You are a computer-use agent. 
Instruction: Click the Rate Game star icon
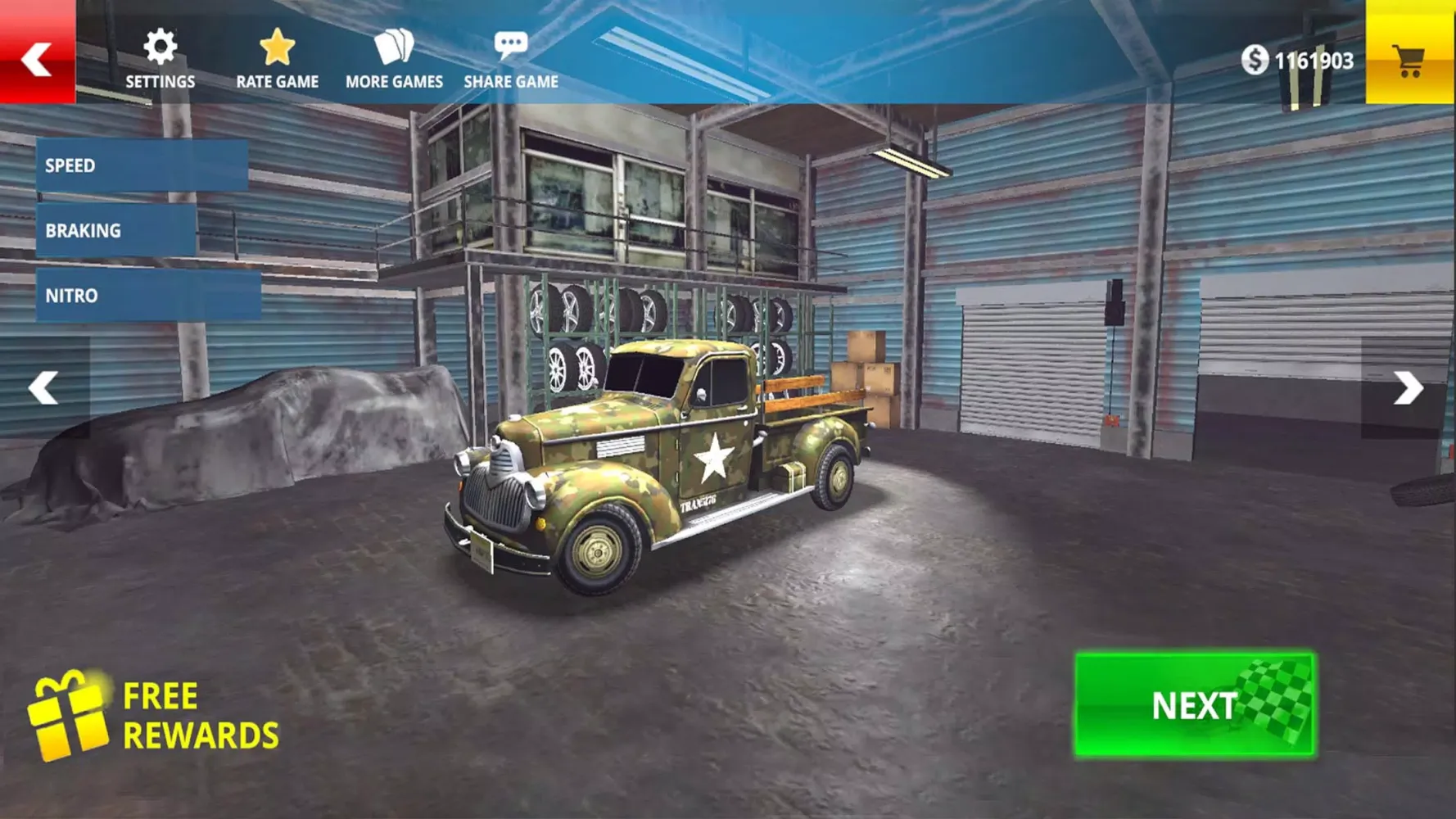tap(277, 48)
